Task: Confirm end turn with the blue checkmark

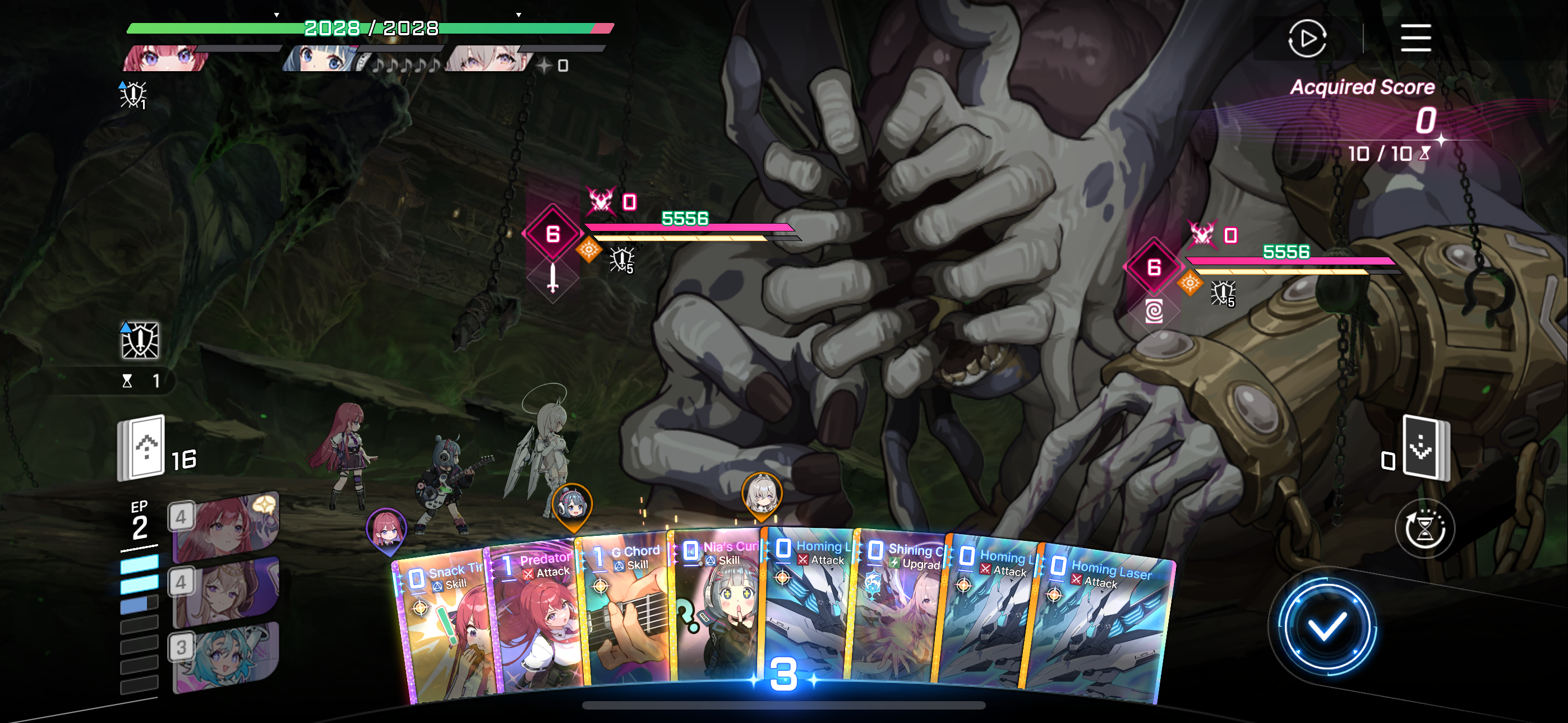Action: click(1326, 627)
